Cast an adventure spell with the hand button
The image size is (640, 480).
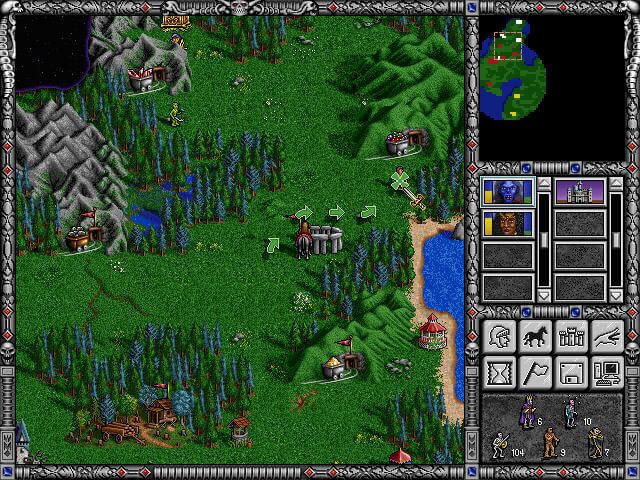607,337
